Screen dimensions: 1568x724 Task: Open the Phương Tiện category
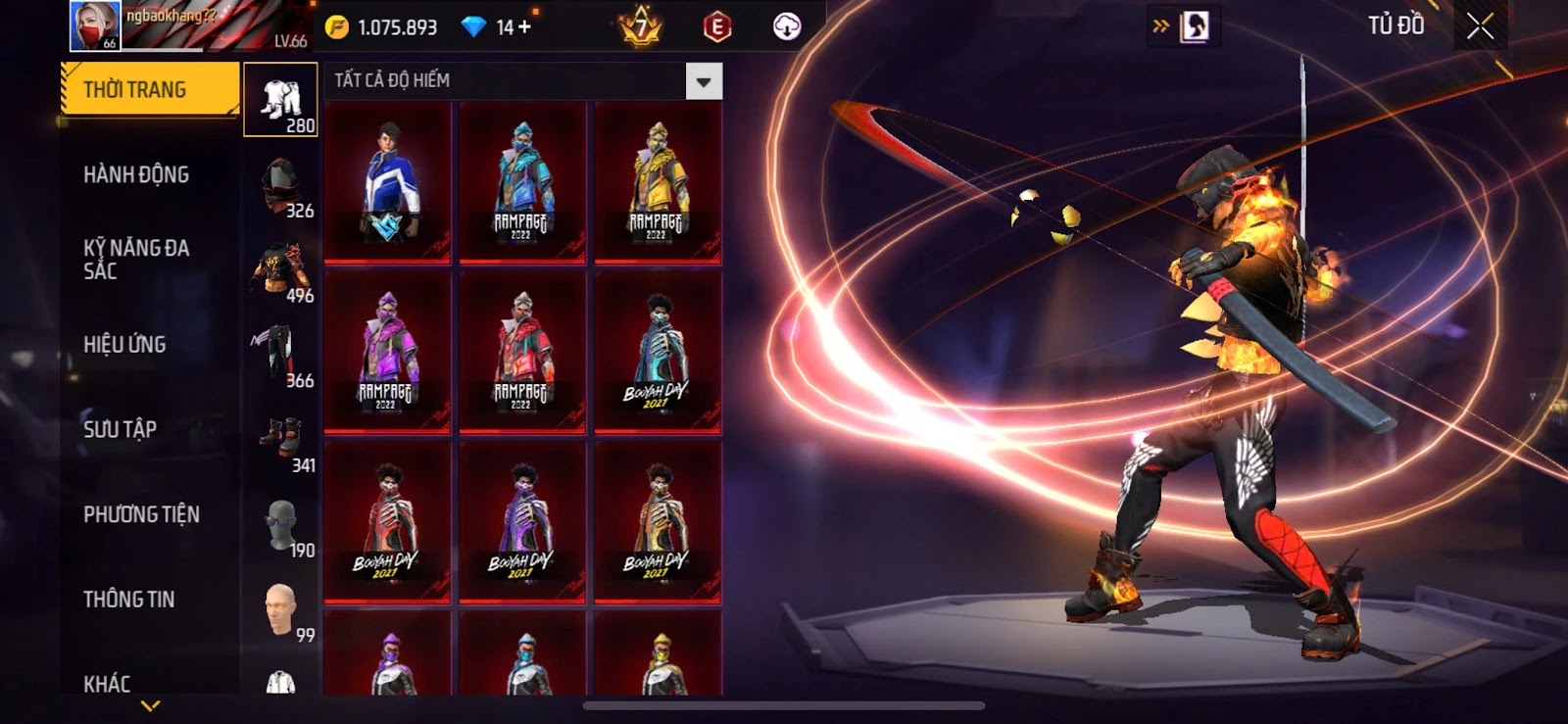[141, 514]
